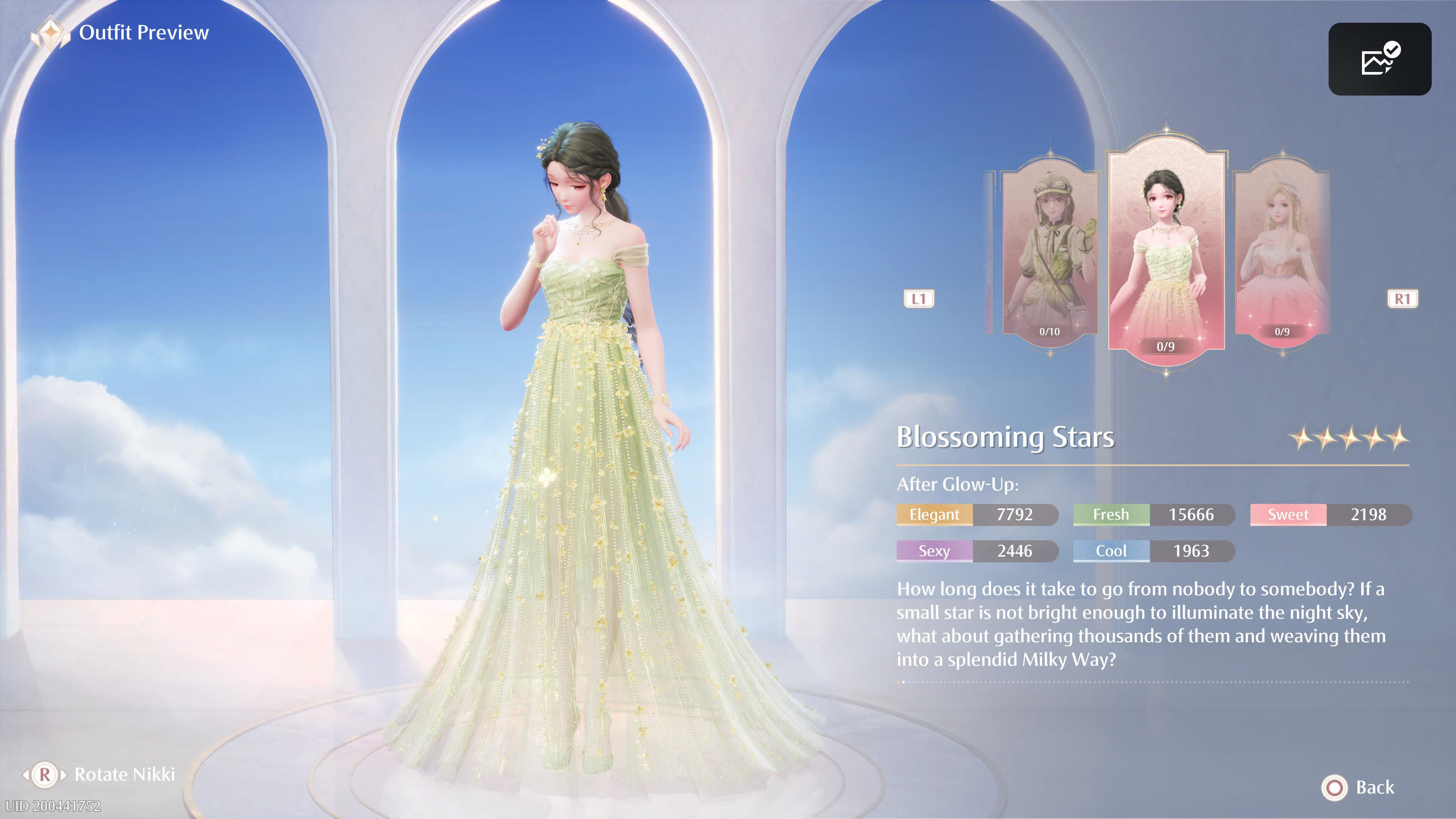
Task: Go back from Outfit Preview
Action: [1358, 788]
